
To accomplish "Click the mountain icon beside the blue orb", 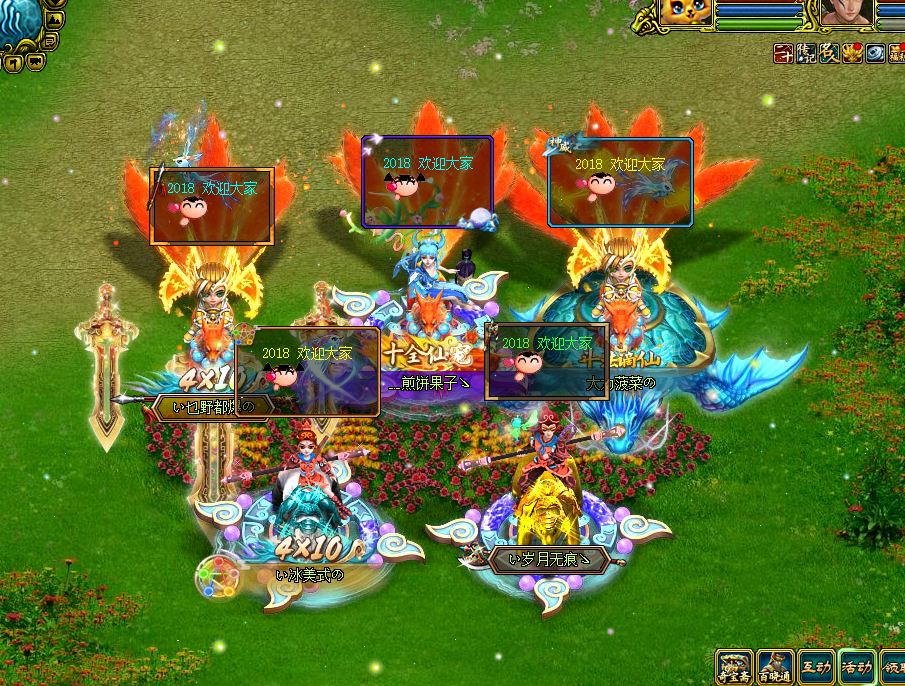I will 54,21.
